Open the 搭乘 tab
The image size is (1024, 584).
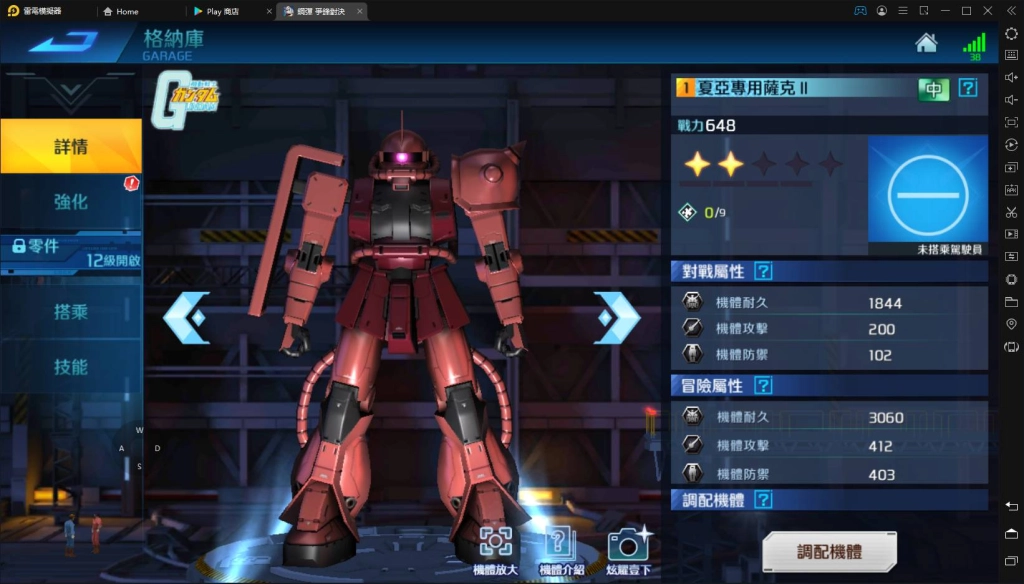pos(71,311)
